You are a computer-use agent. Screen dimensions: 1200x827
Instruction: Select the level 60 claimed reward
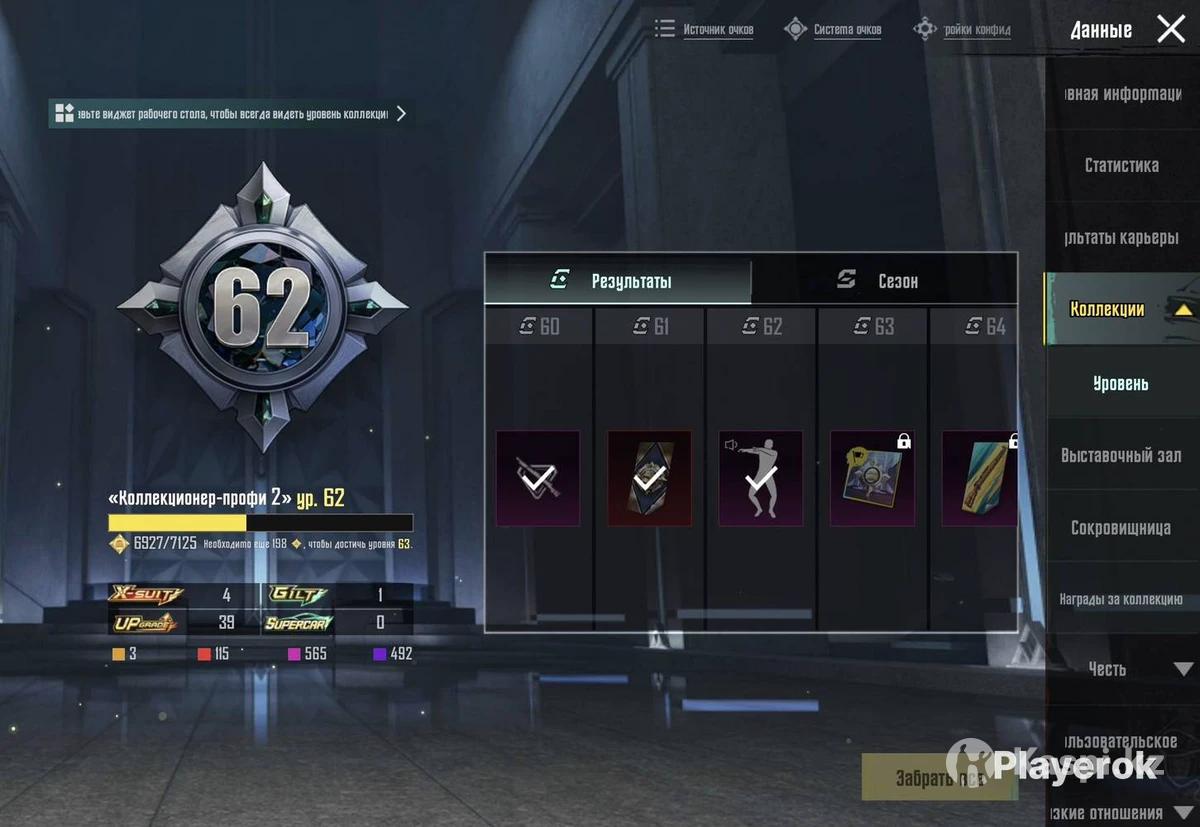click(538, 478)
